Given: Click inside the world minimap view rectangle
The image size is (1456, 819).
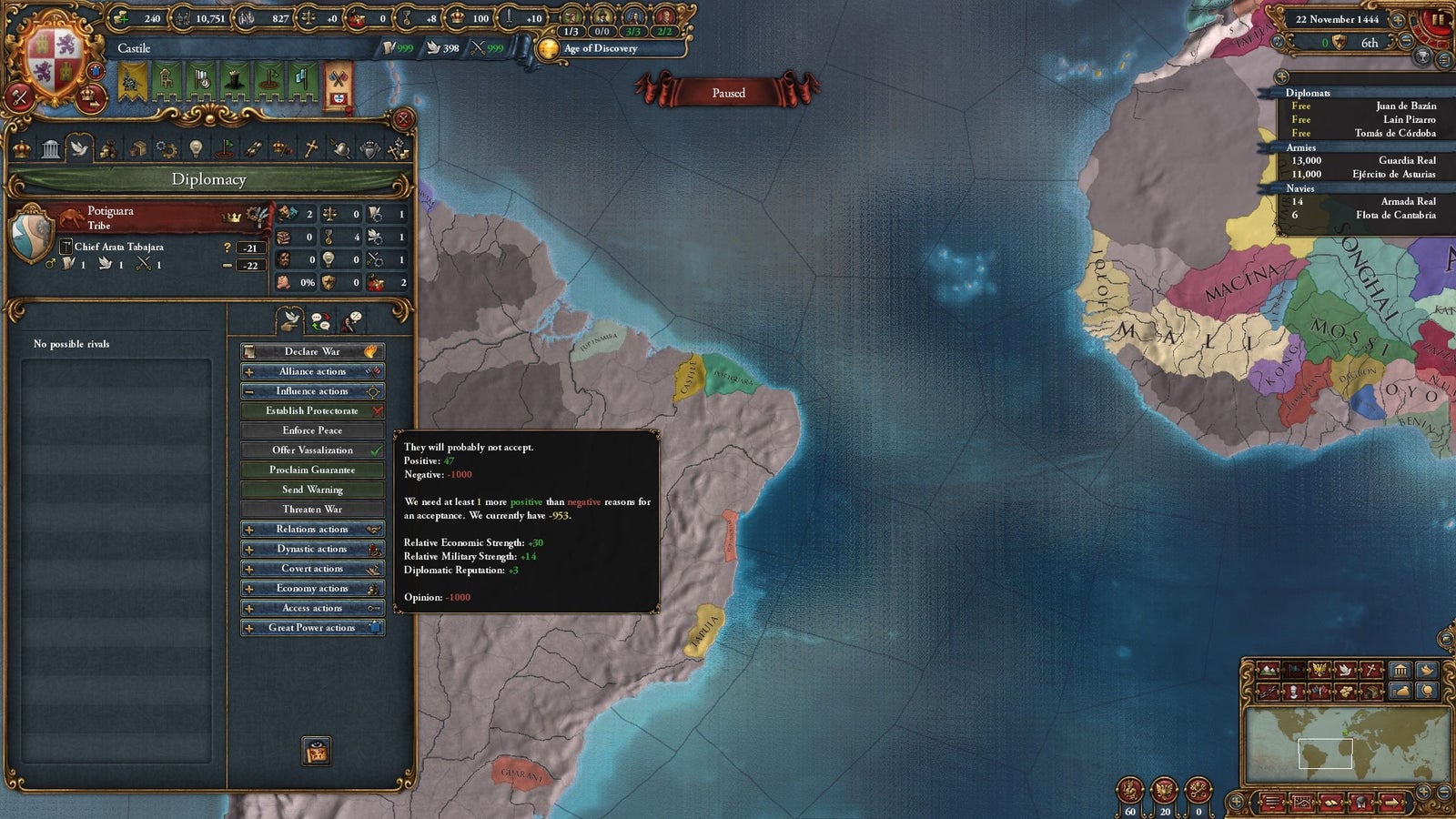Looking at the screenshot, I should click(x=1326, y=753).
